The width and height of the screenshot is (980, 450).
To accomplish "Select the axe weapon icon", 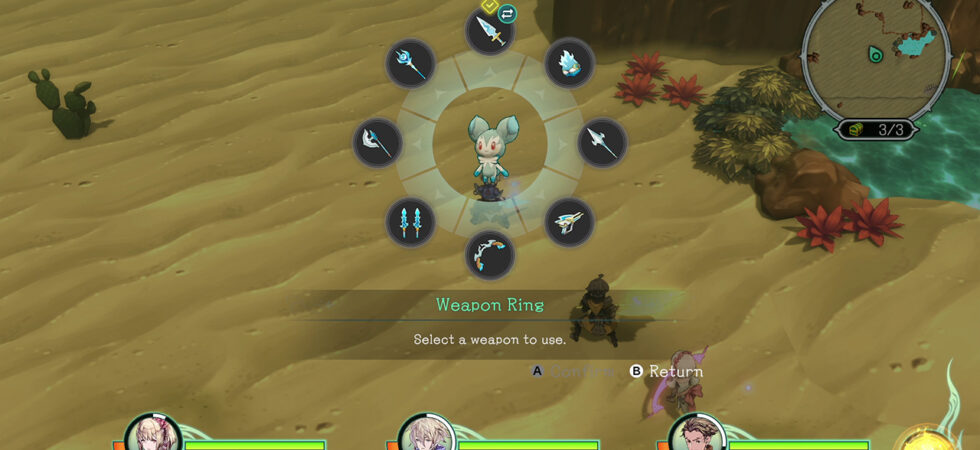I will pos(378,143).
